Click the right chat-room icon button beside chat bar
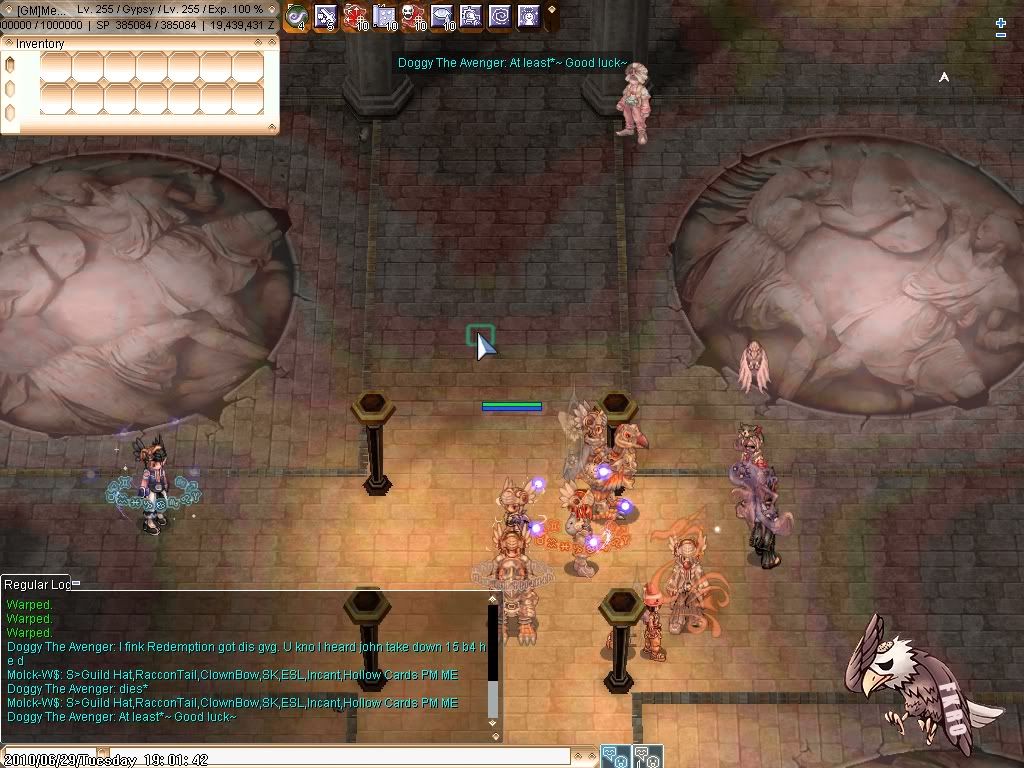This screenshot has height=768, width=1024. coord(646,757)
